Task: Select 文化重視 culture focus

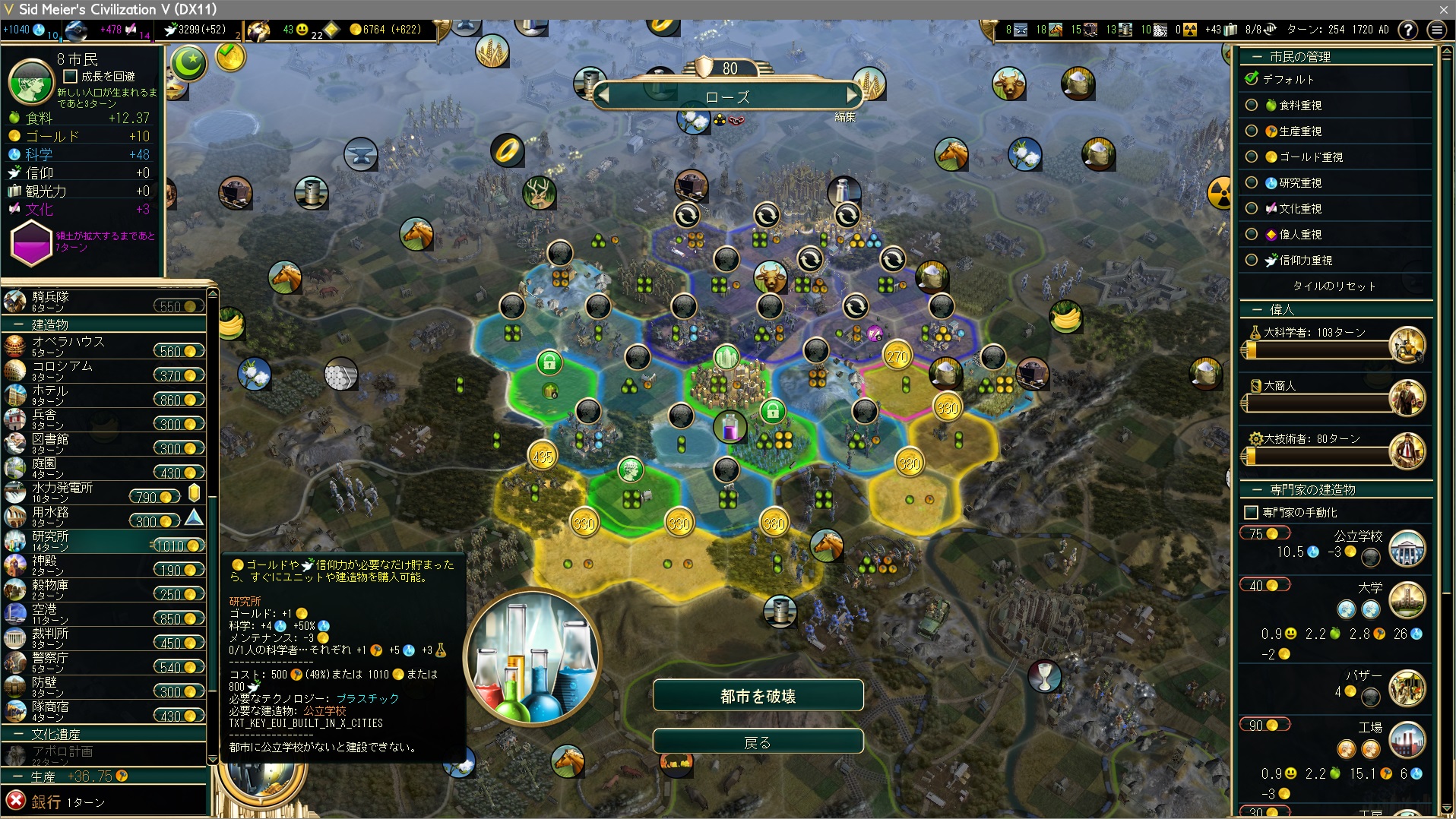Action: [1252, 209]
